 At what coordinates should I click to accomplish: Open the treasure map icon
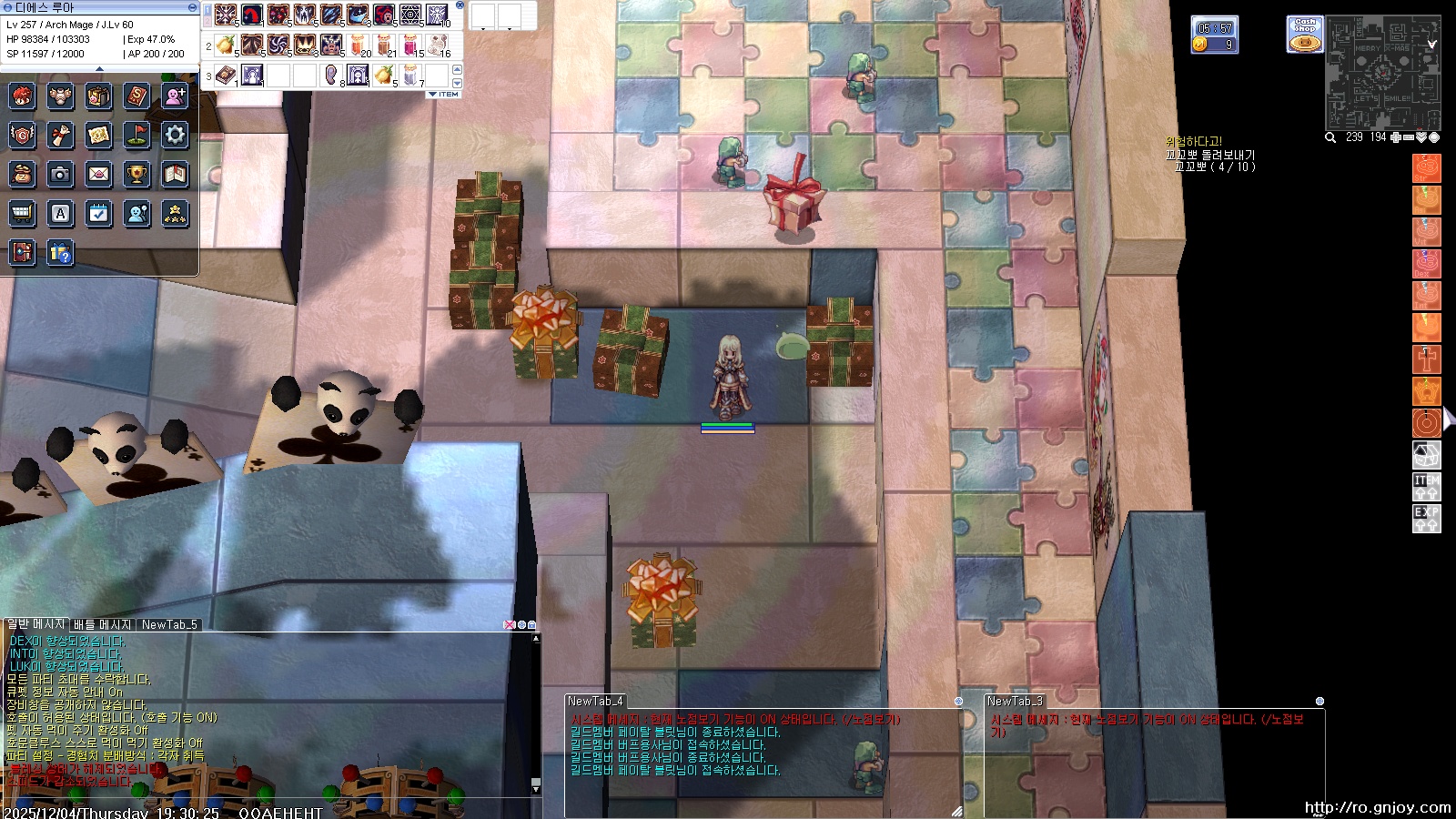98,136
